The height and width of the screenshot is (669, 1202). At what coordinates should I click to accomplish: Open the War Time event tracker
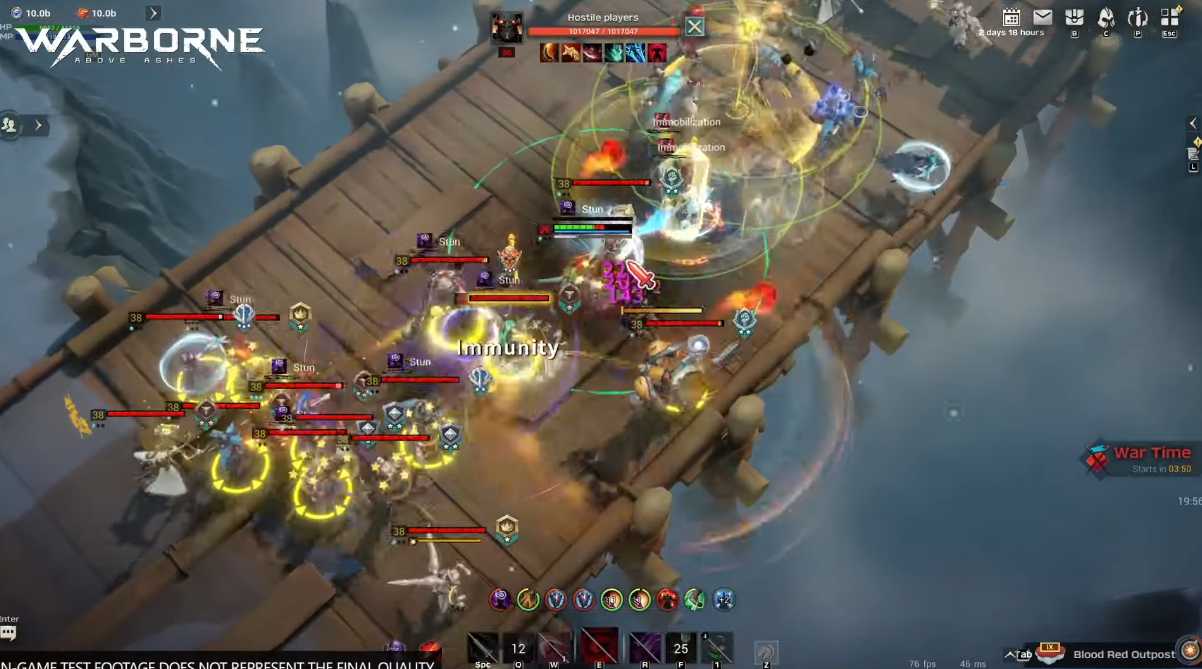pyautogui.click(x=1139, y=458)
